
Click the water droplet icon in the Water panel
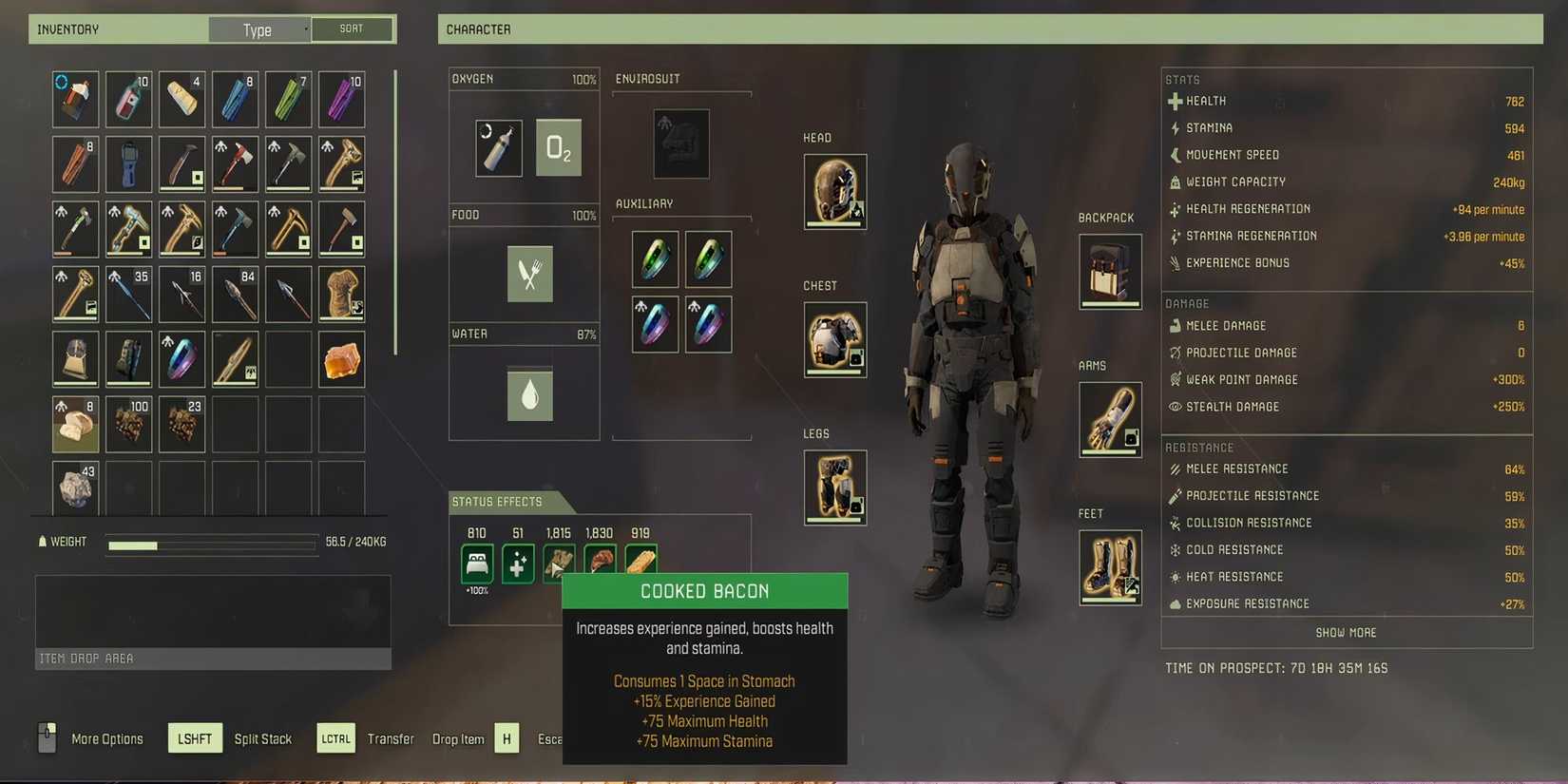coord(530,393)
